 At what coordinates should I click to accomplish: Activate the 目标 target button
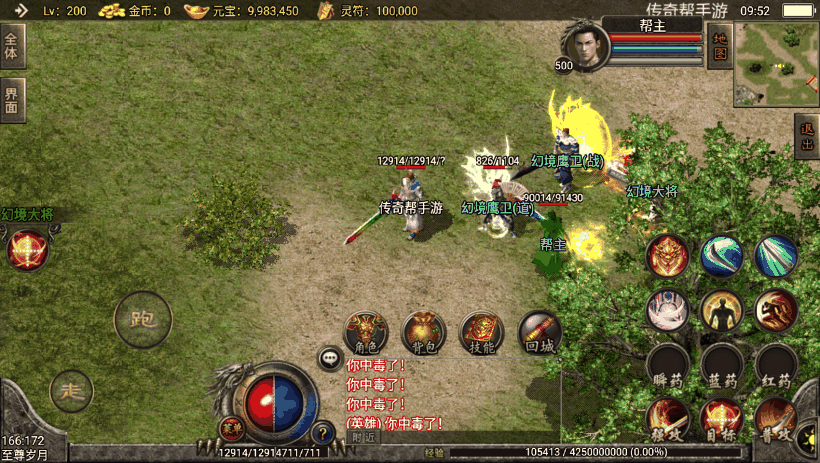click(721, 418)
